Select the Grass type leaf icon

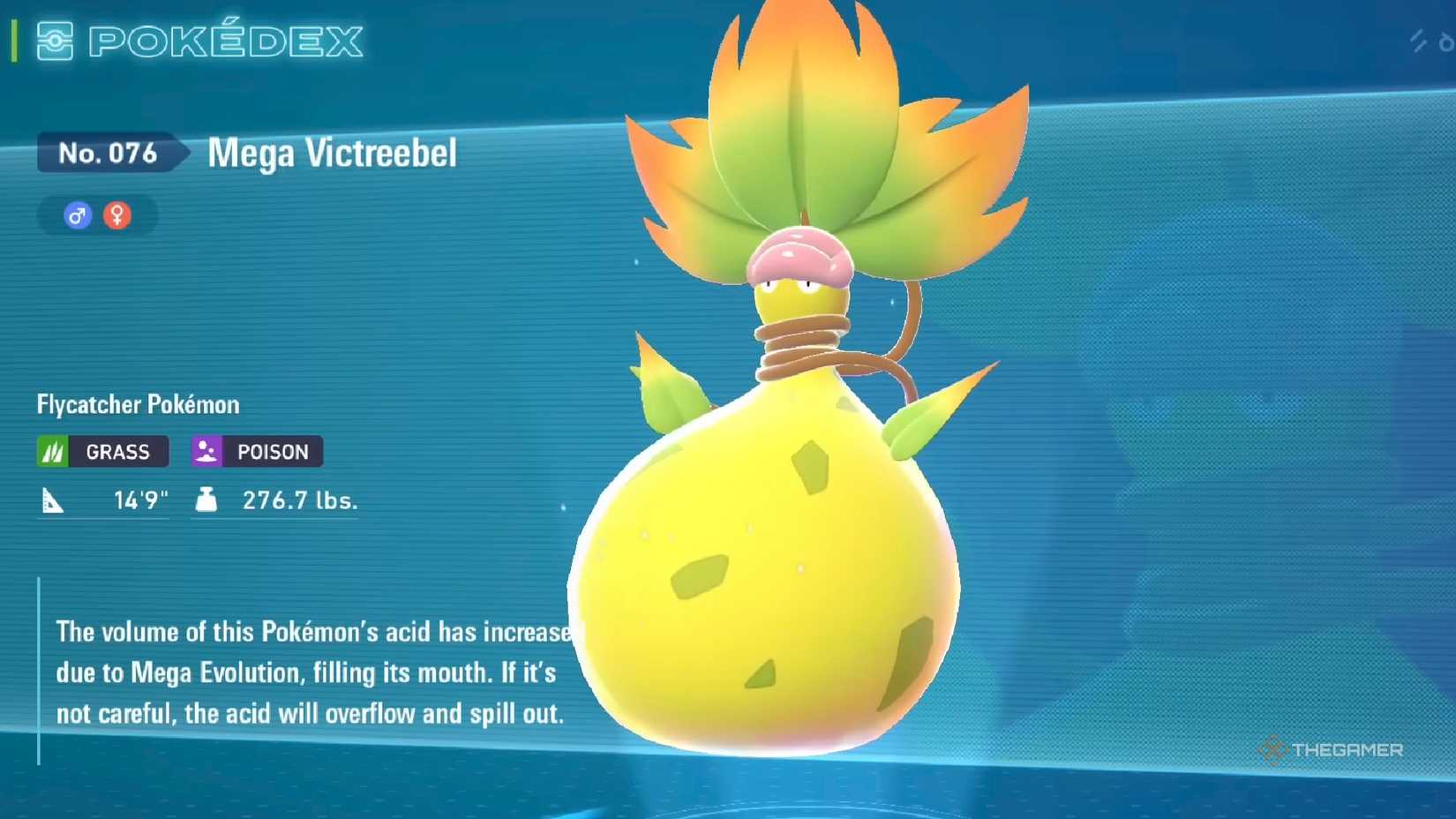tap(52, 451)
